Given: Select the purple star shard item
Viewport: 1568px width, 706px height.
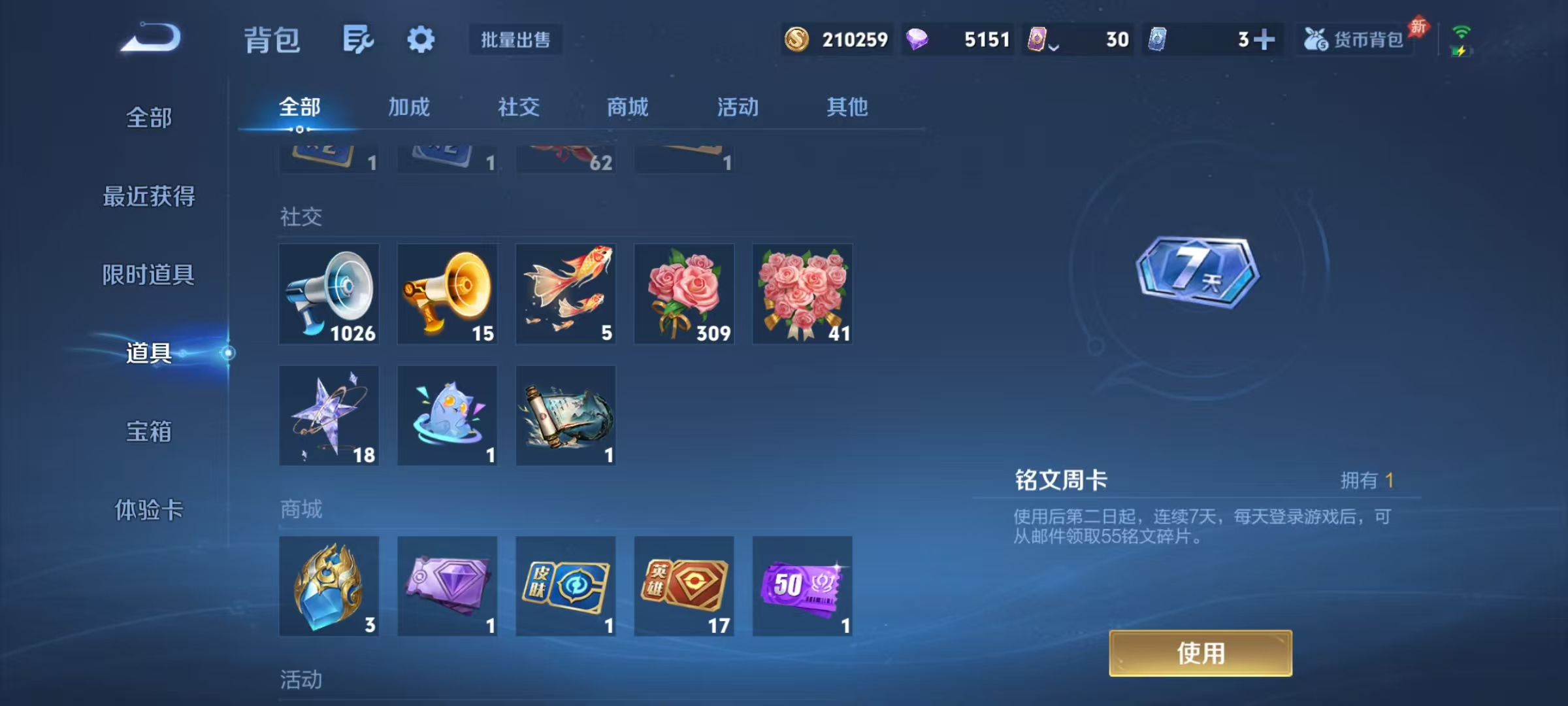Looking at the screenshot, I should point(329,414).
